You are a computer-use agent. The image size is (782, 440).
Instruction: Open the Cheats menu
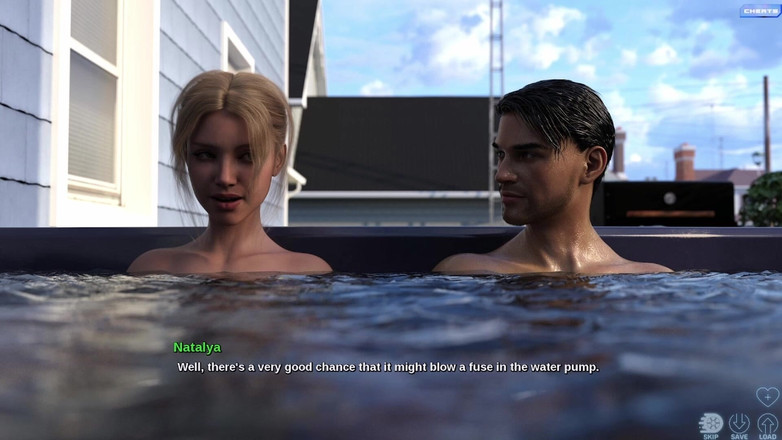click(x=760, y=11)
